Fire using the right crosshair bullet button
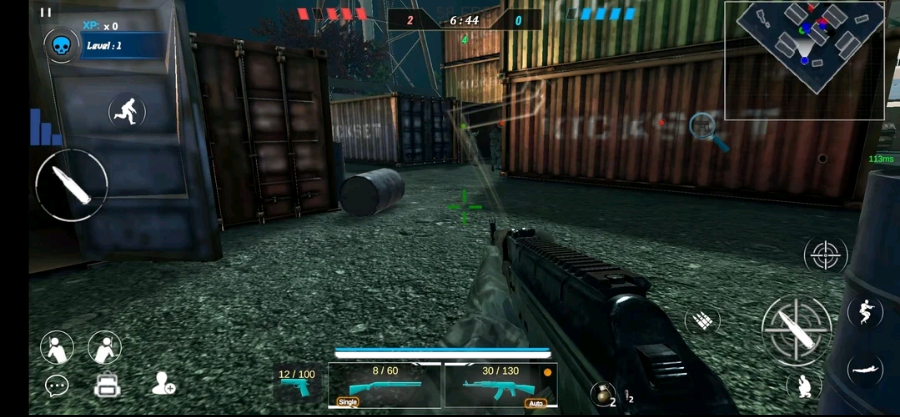The height and width of the screenshot is (417, 900). [x=796, y=326]
